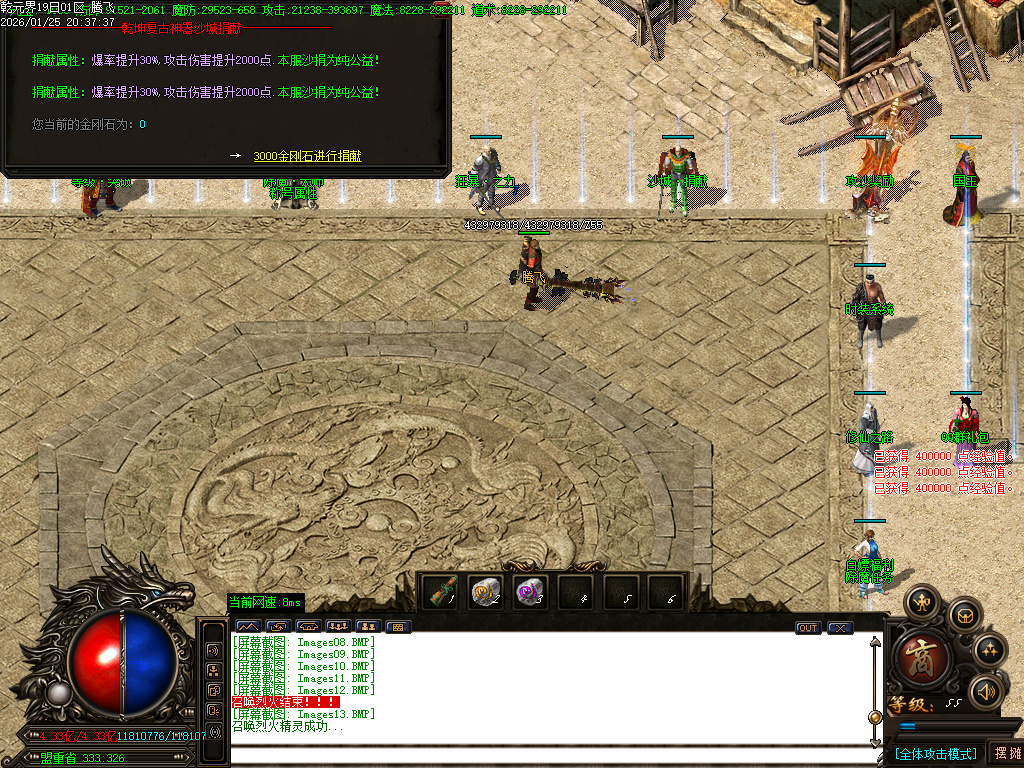Click the OUT button above the chat box
Image resolution: width=1024 pixels, height=768 pixels.
click(808, 628)
